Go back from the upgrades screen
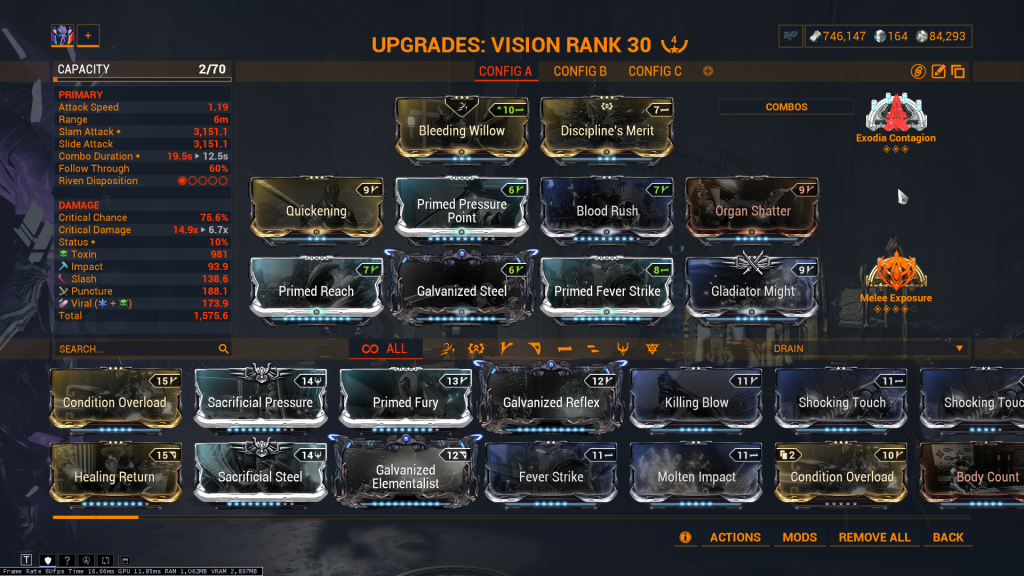This screenshot has width=1024, height=576. click(948, 537)
